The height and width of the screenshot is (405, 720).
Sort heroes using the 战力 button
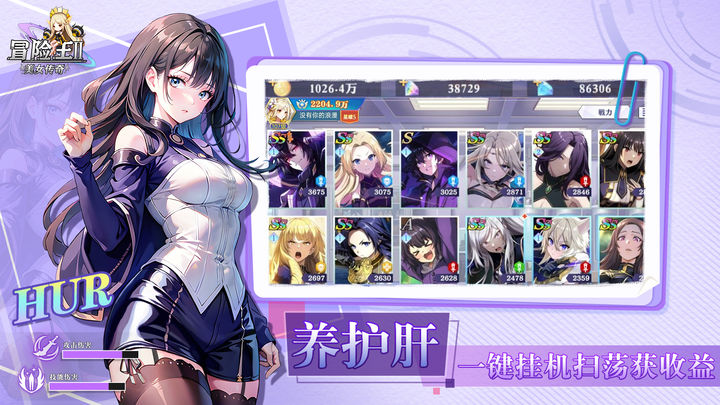(x=609, y=112)
